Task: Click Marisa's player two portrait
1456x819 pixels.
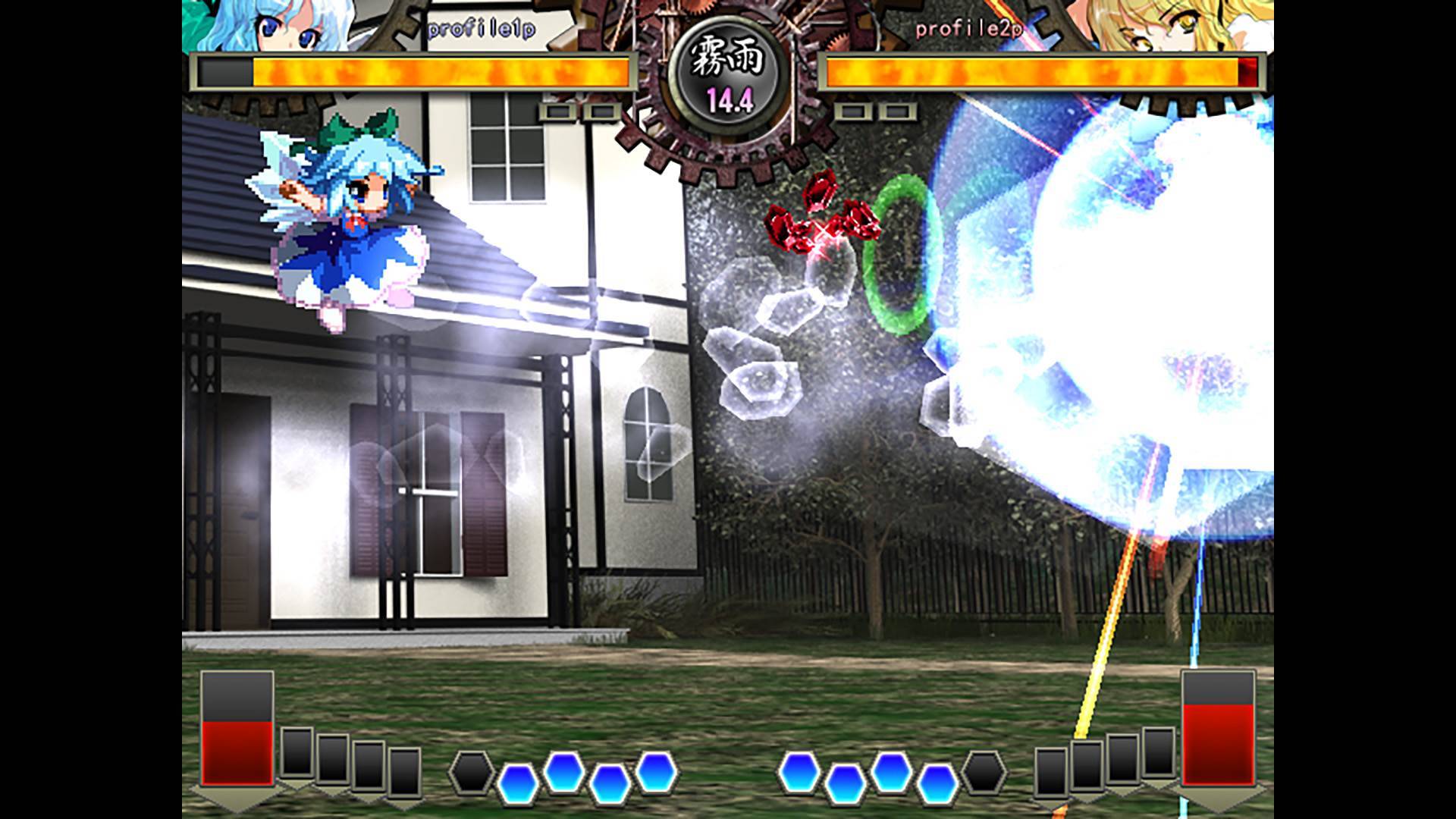Action: click(1183, 23)
